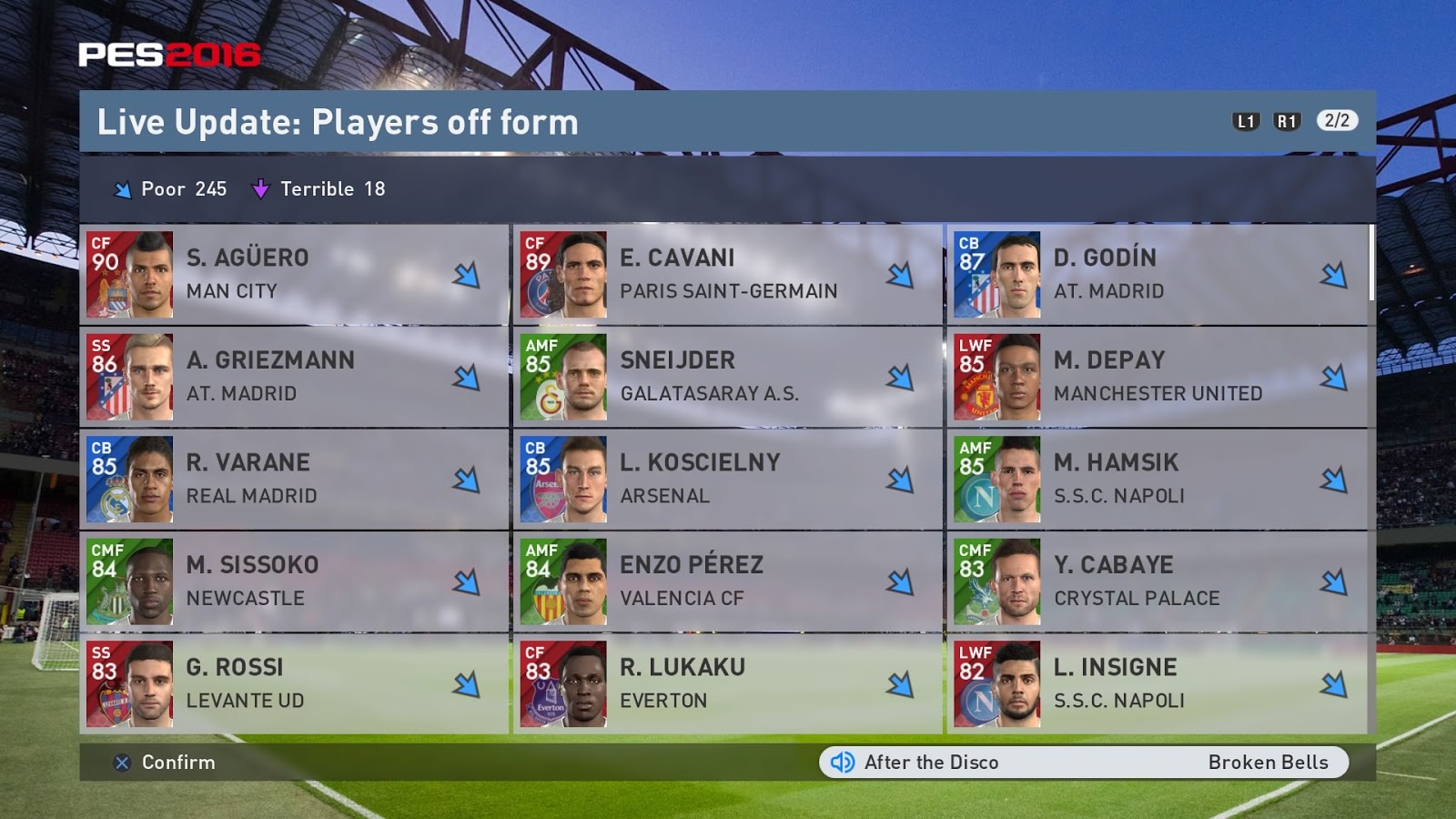Click the list scrollbar on the right

click(x=1371, y=264)
